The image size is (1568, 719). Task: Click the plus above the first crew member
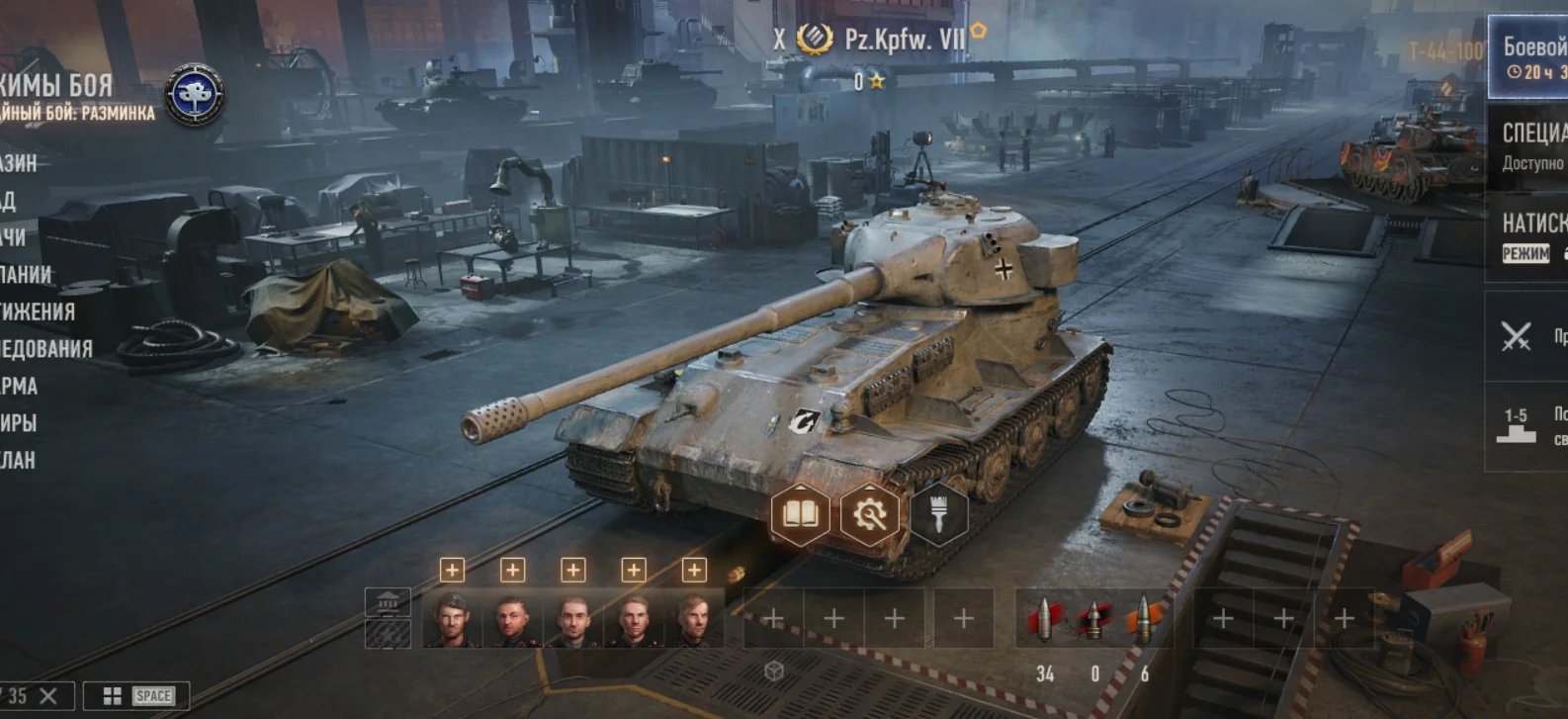click(454, 569)
